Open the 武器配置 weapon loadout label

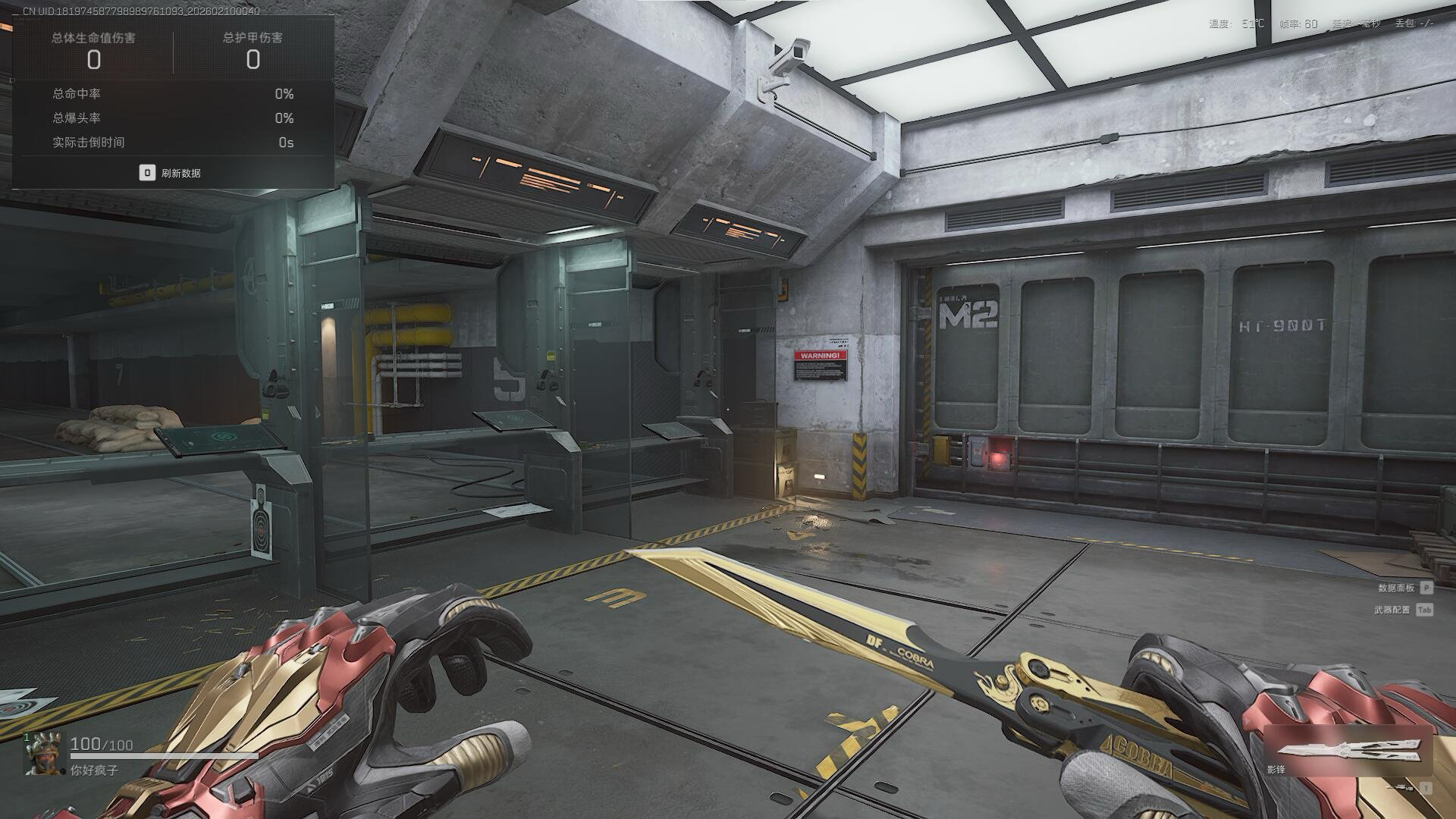[1392, 610]
